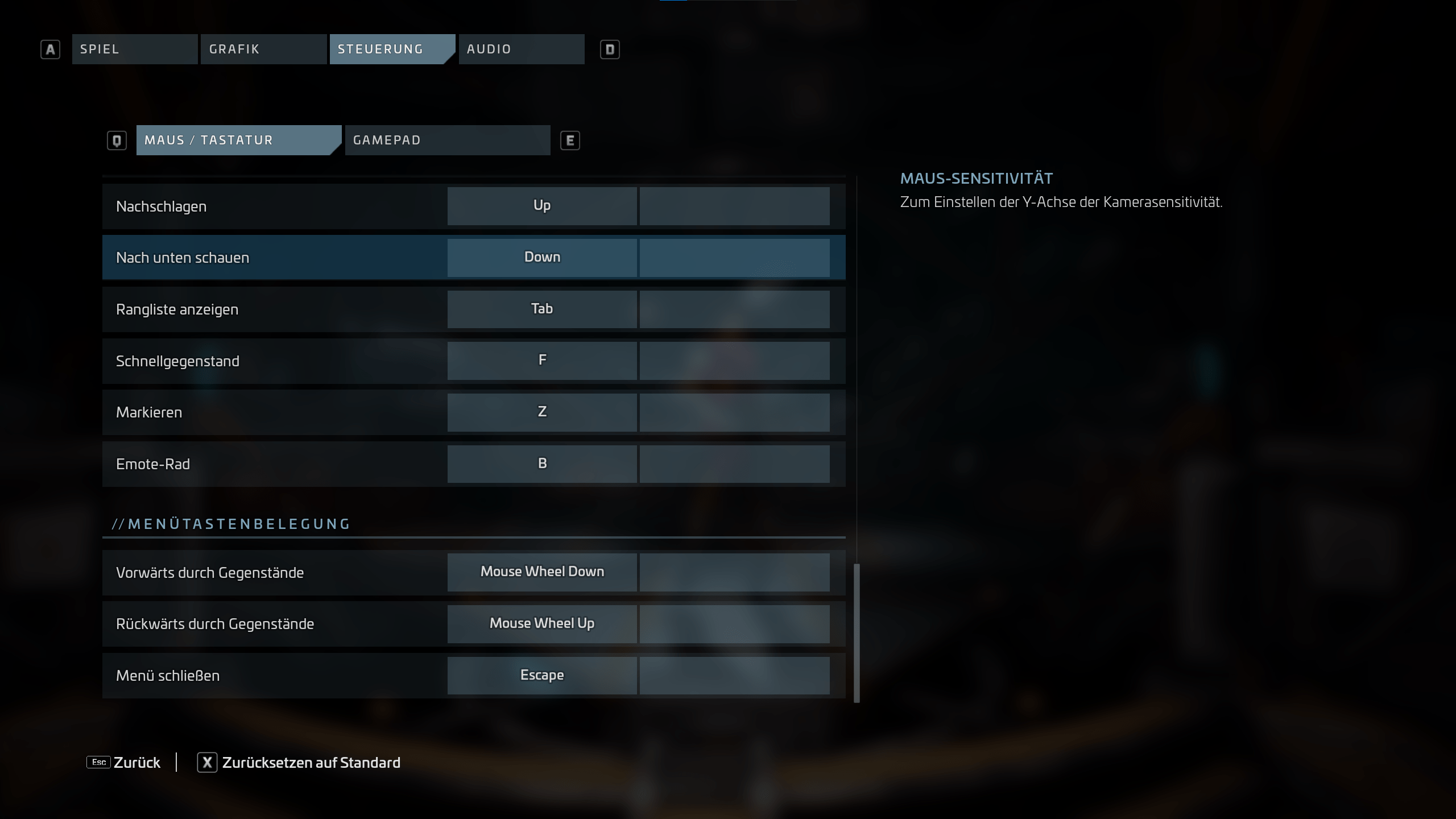Rebind Mouse Wheel Down for Vorwärts durch Gegenstände
Image resolution: width=1456 pixels, height=819 pixels.
click(x=541, y=572)
